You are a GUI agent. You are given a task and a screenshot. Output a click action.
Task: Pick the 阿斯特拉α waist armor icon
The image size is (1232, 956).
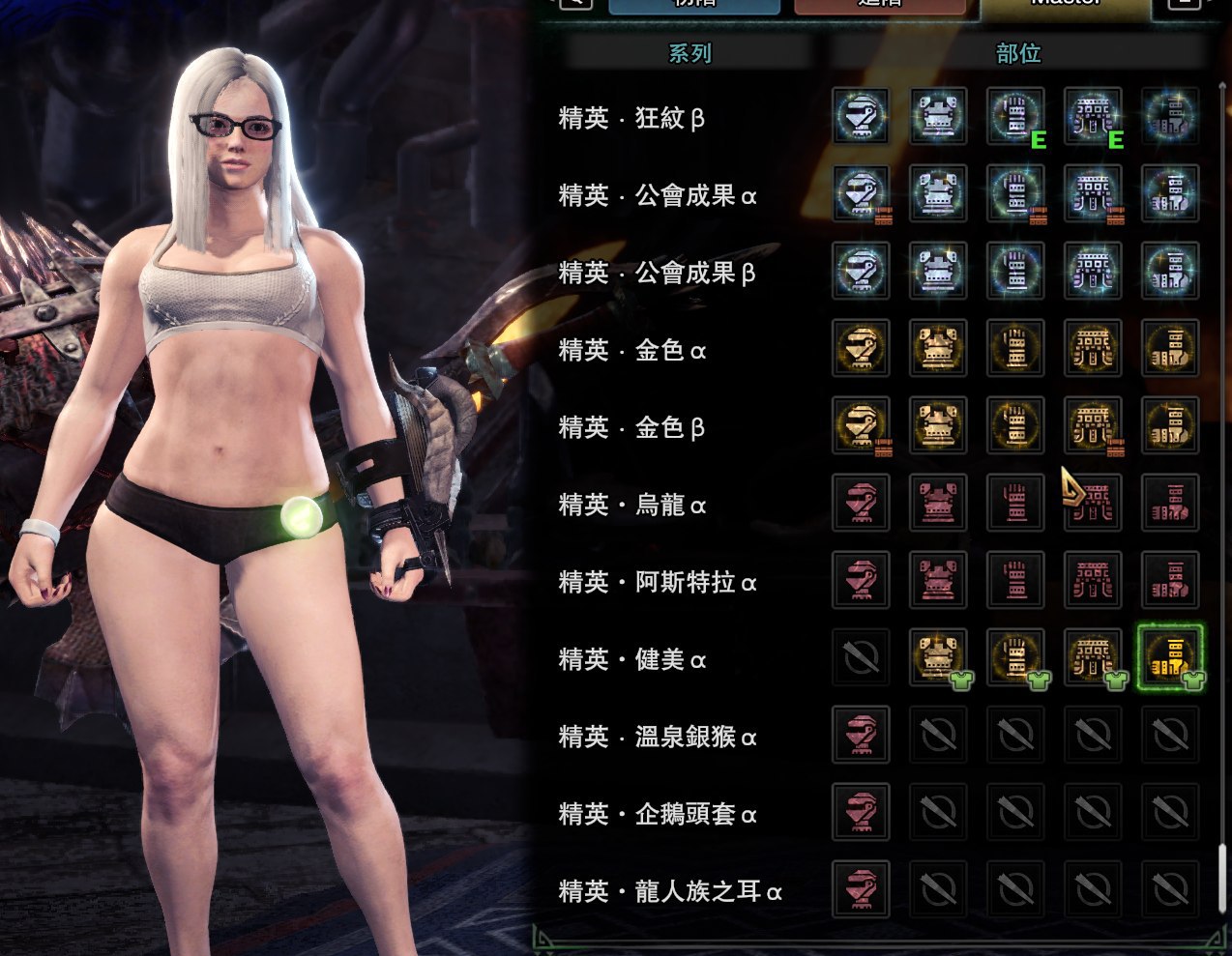click(x=1093, y=580)
